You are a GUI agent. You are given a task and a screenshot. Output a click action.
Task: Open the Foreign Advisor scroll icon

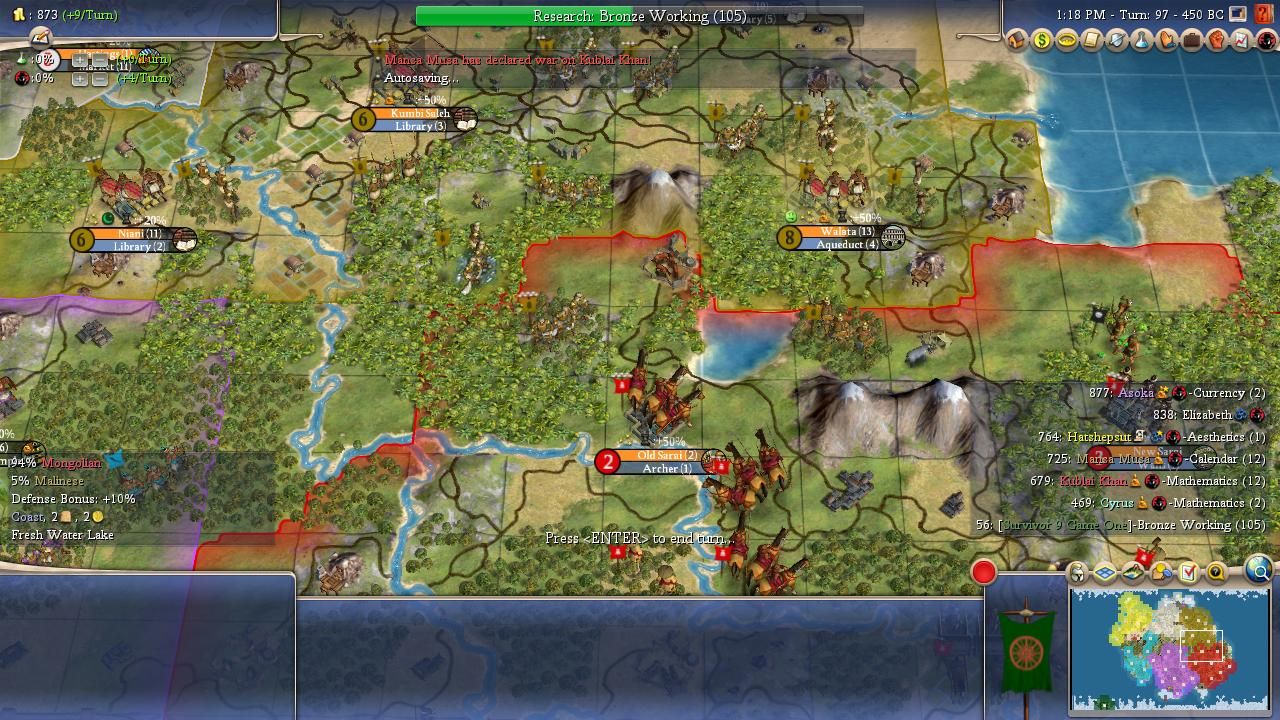1092,41
